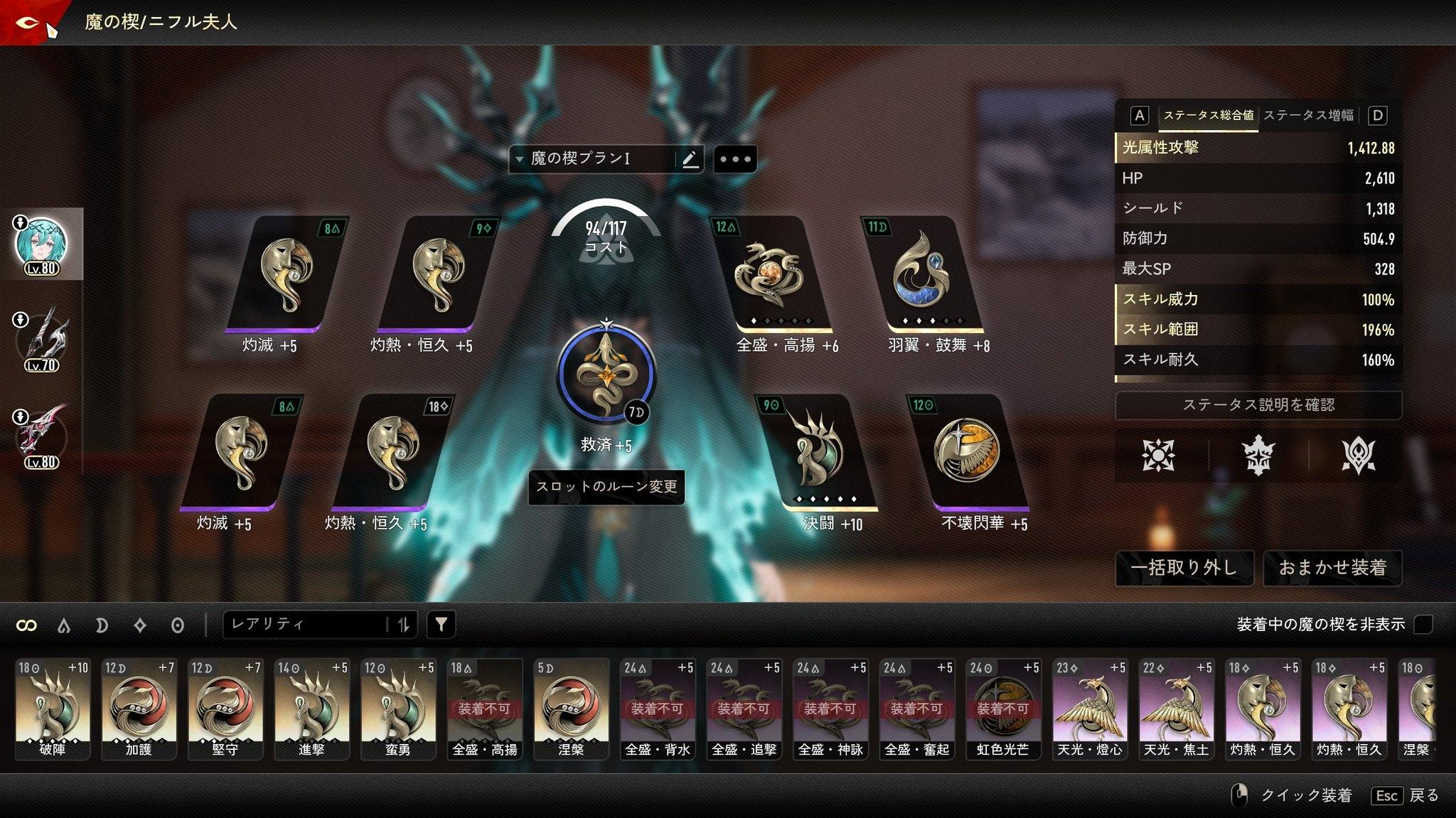Click スロットのルーン変更 button
Image resolution: width=1456 pixels, height=818 pixels.
606,487
